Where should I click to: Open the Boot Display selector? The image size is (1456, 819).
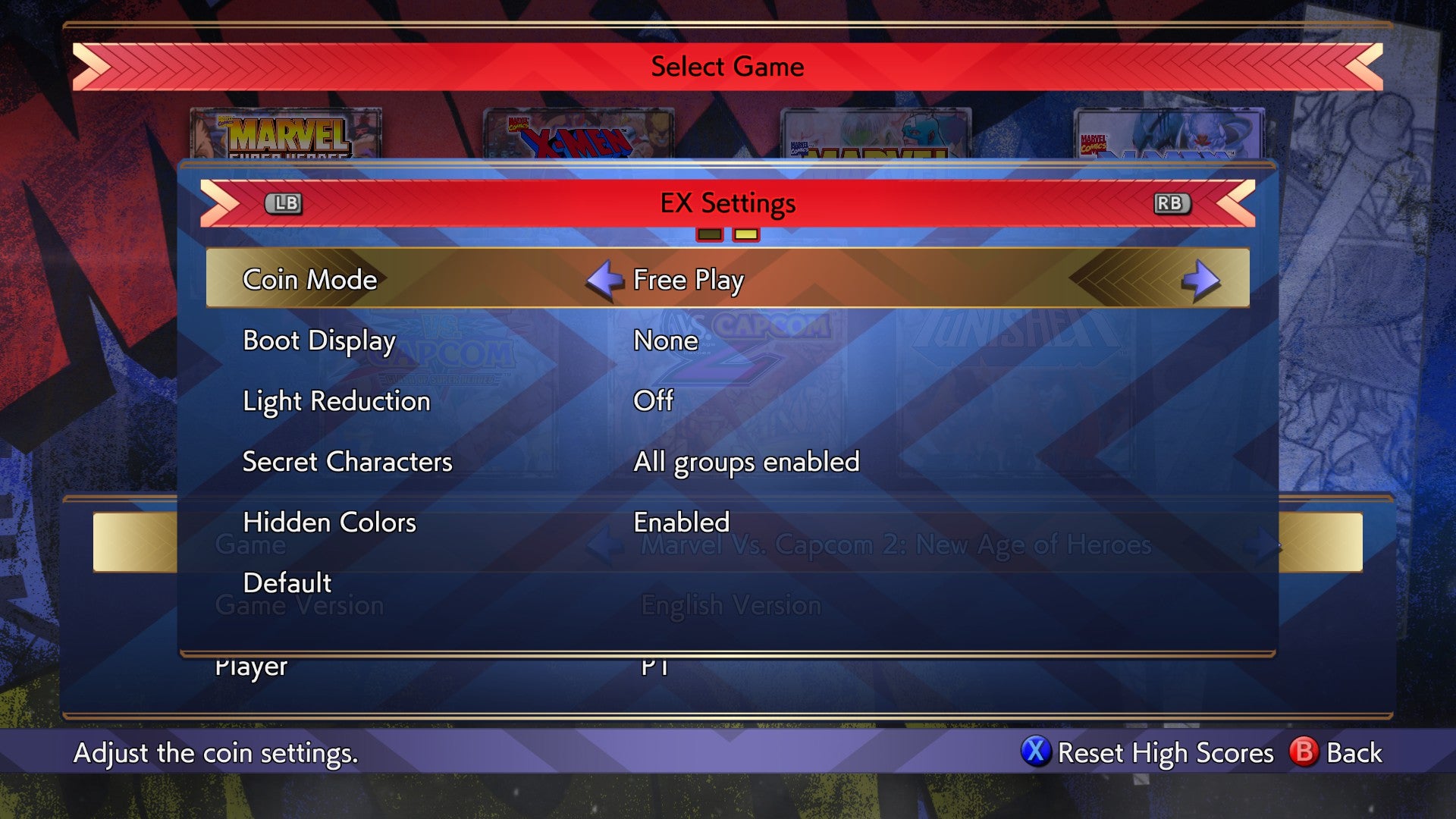point(665,340)
